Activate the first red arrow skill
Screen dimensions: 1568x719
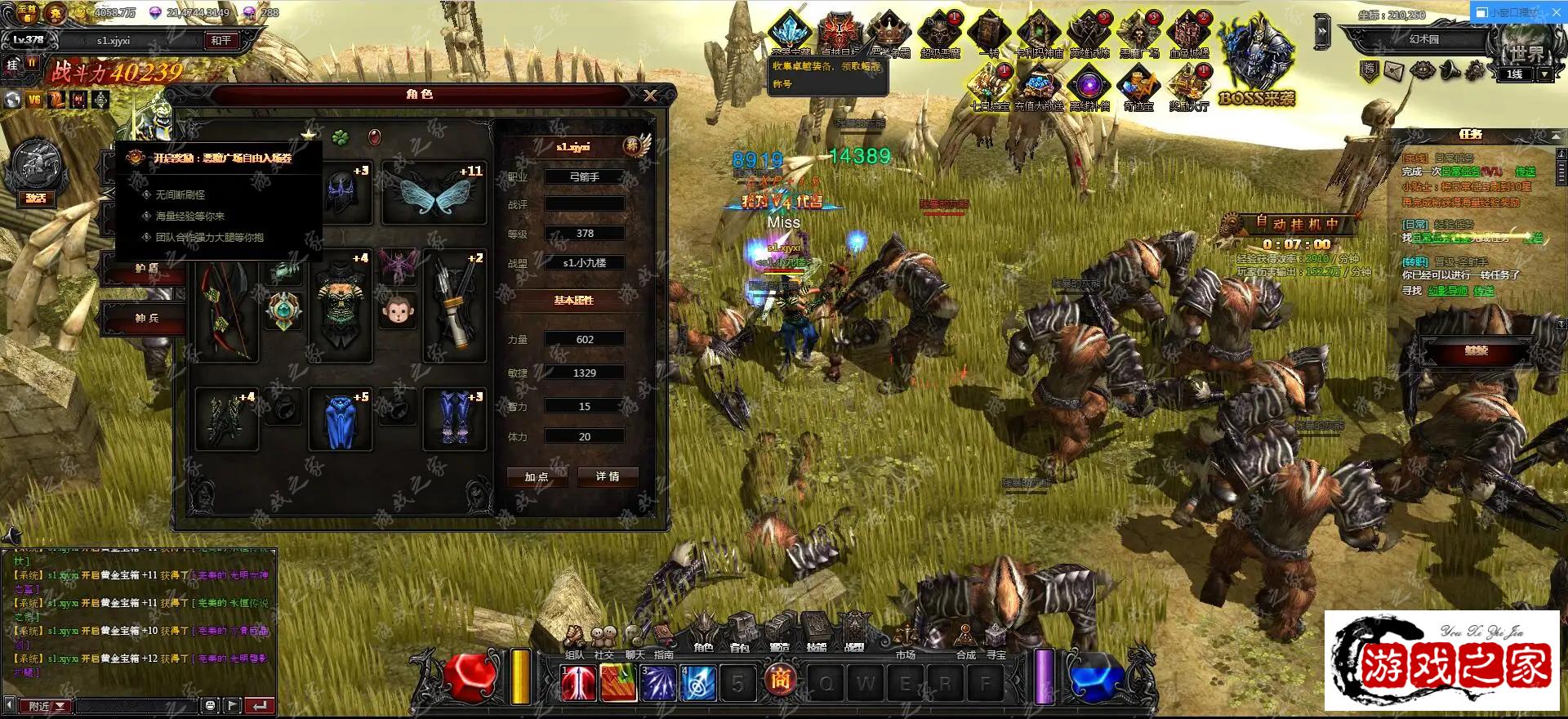(x=578, y=683)
